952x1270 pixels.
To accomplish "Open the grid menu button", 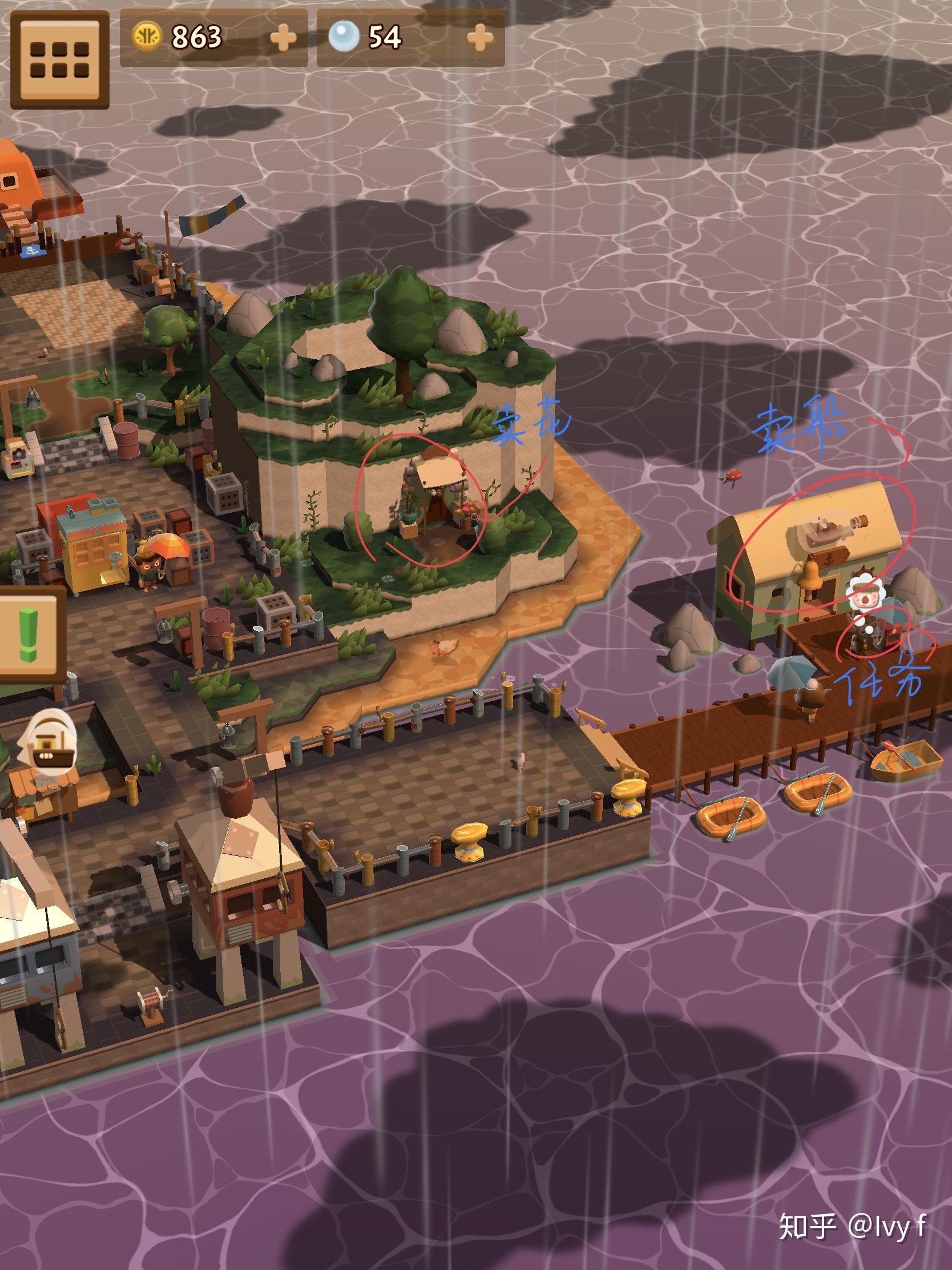I will [60, 59].
